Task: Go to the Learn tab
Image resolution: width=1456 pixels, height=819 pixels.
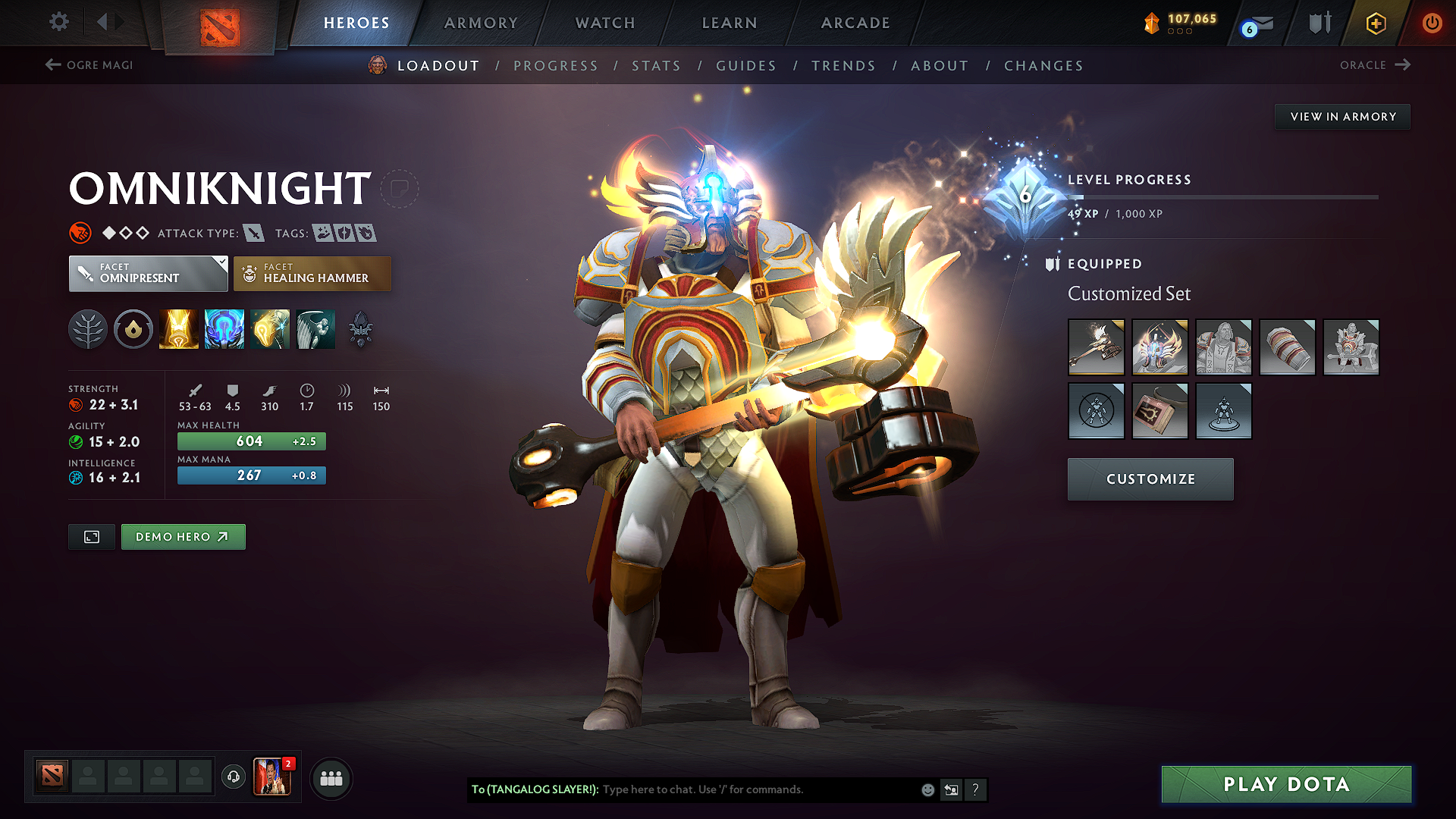Action: (730, 23)
